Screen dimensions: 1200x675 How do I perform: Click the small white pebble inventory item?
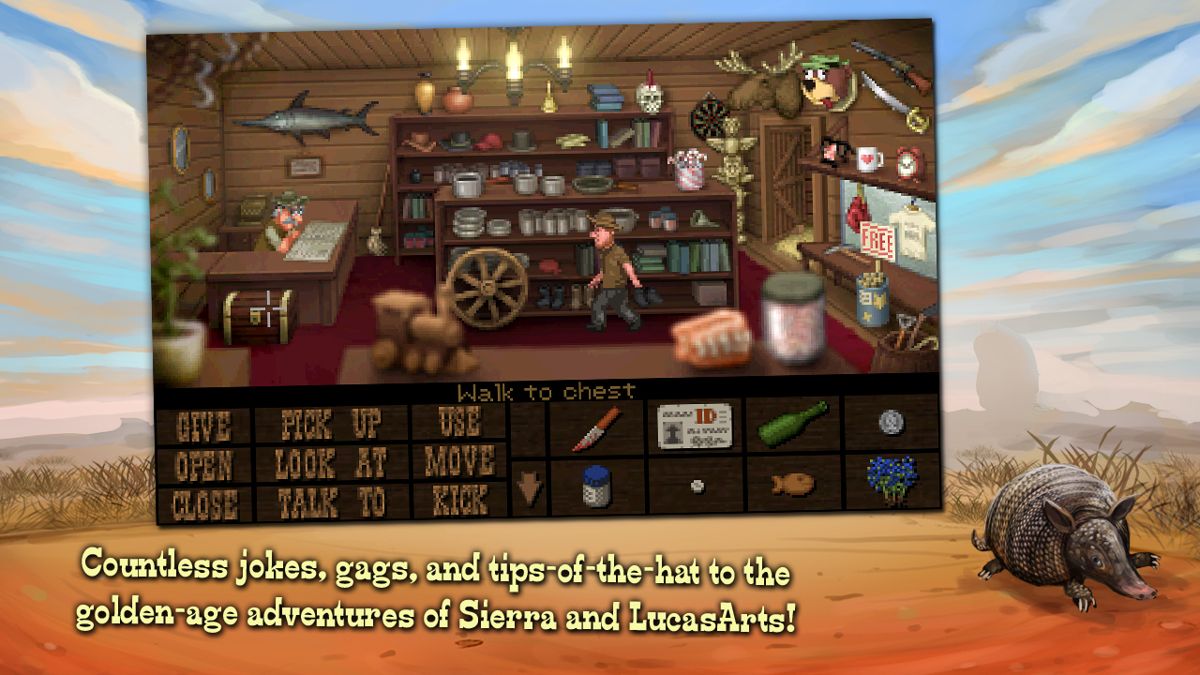(x=696, y=486)
